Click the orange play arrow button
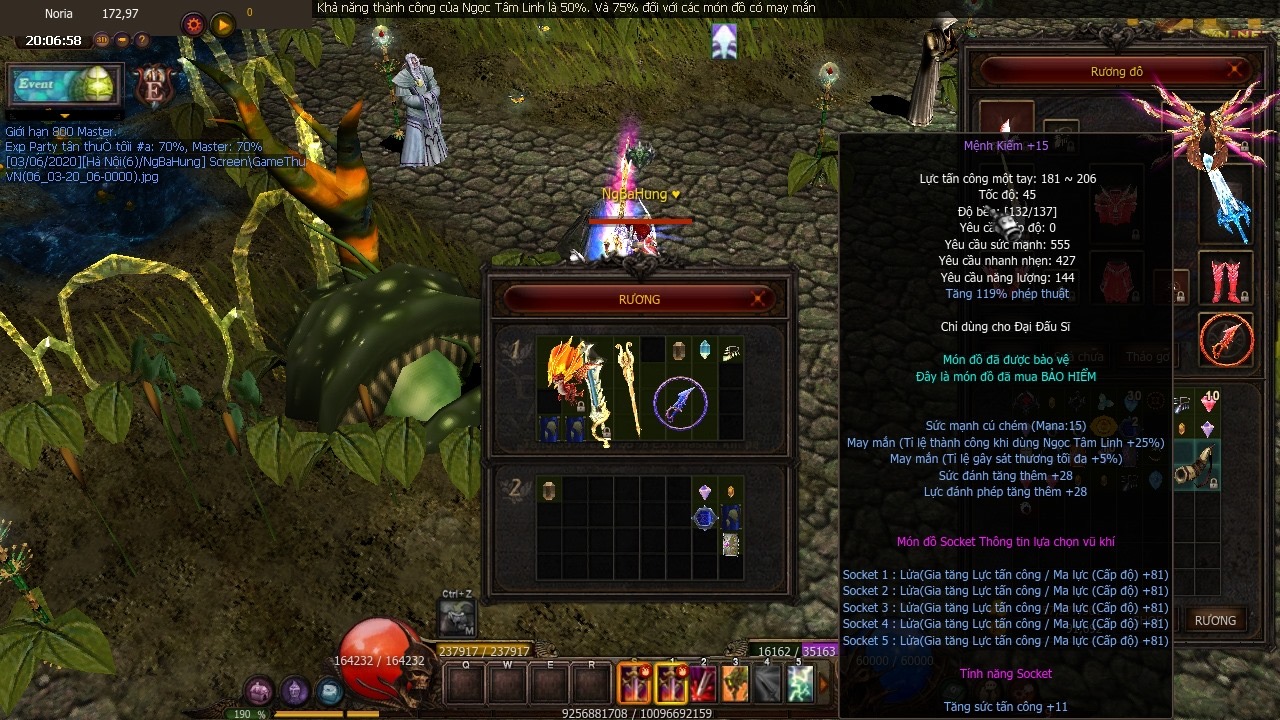 tap(222, 25)
